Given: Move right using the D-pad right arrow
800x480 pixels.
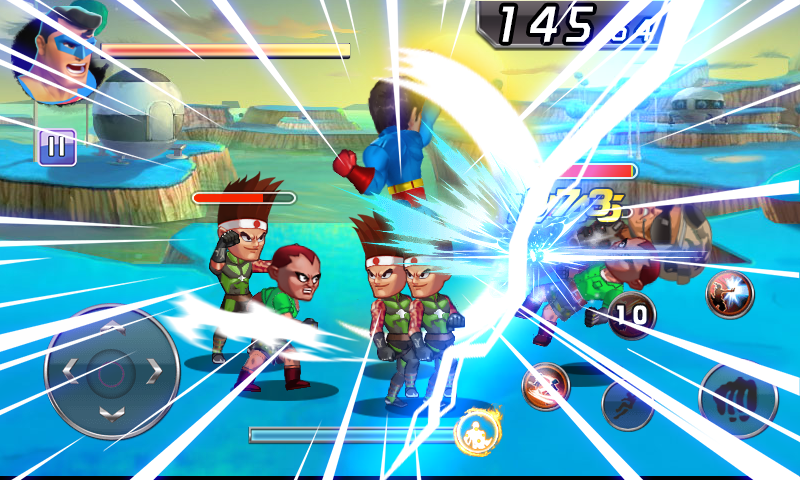Looking at the screenshot, I should 154,372.
